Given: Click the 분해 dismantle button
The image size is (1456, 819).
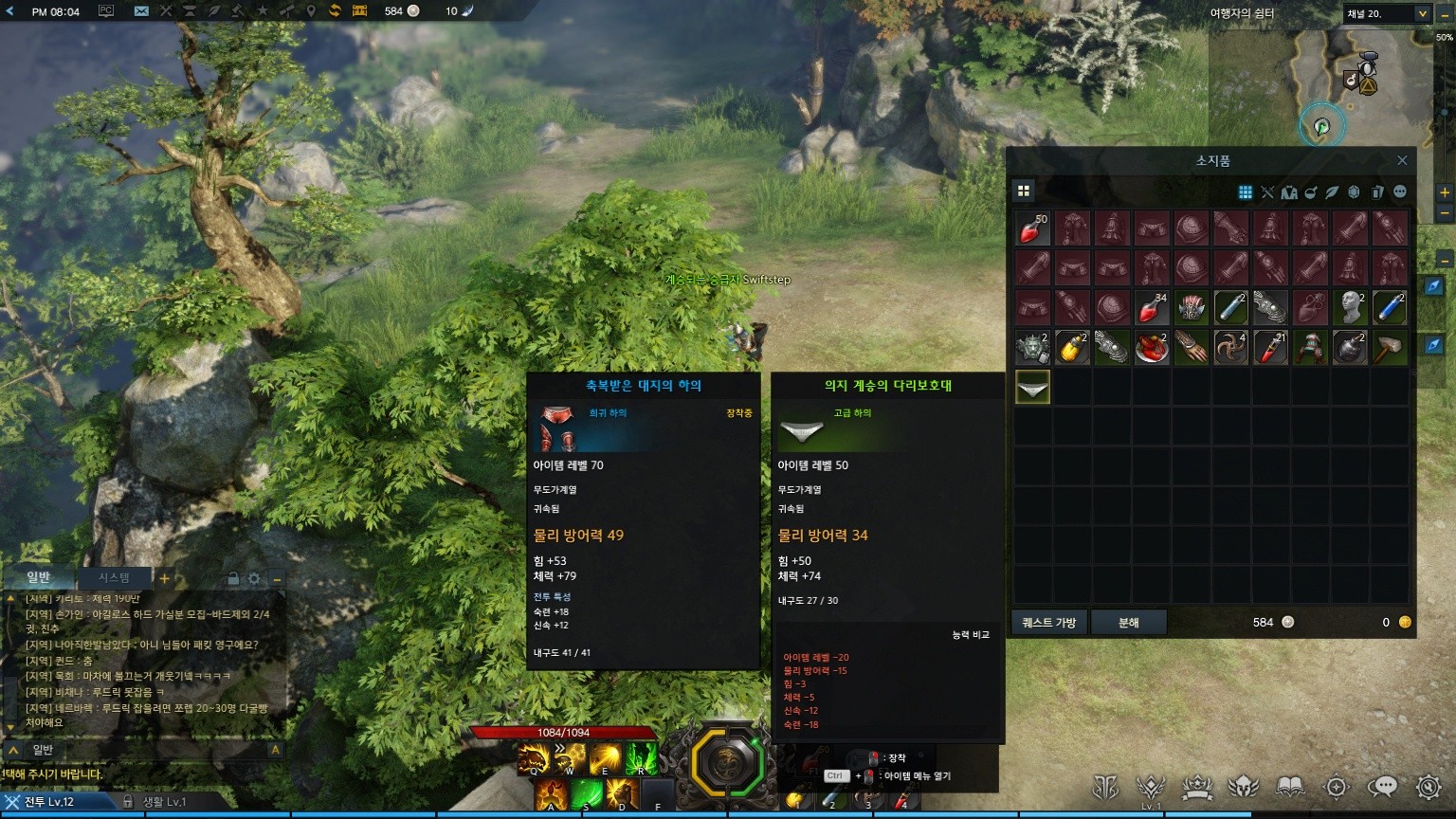Looking at the screenshot, I should tap(1128, 623).
